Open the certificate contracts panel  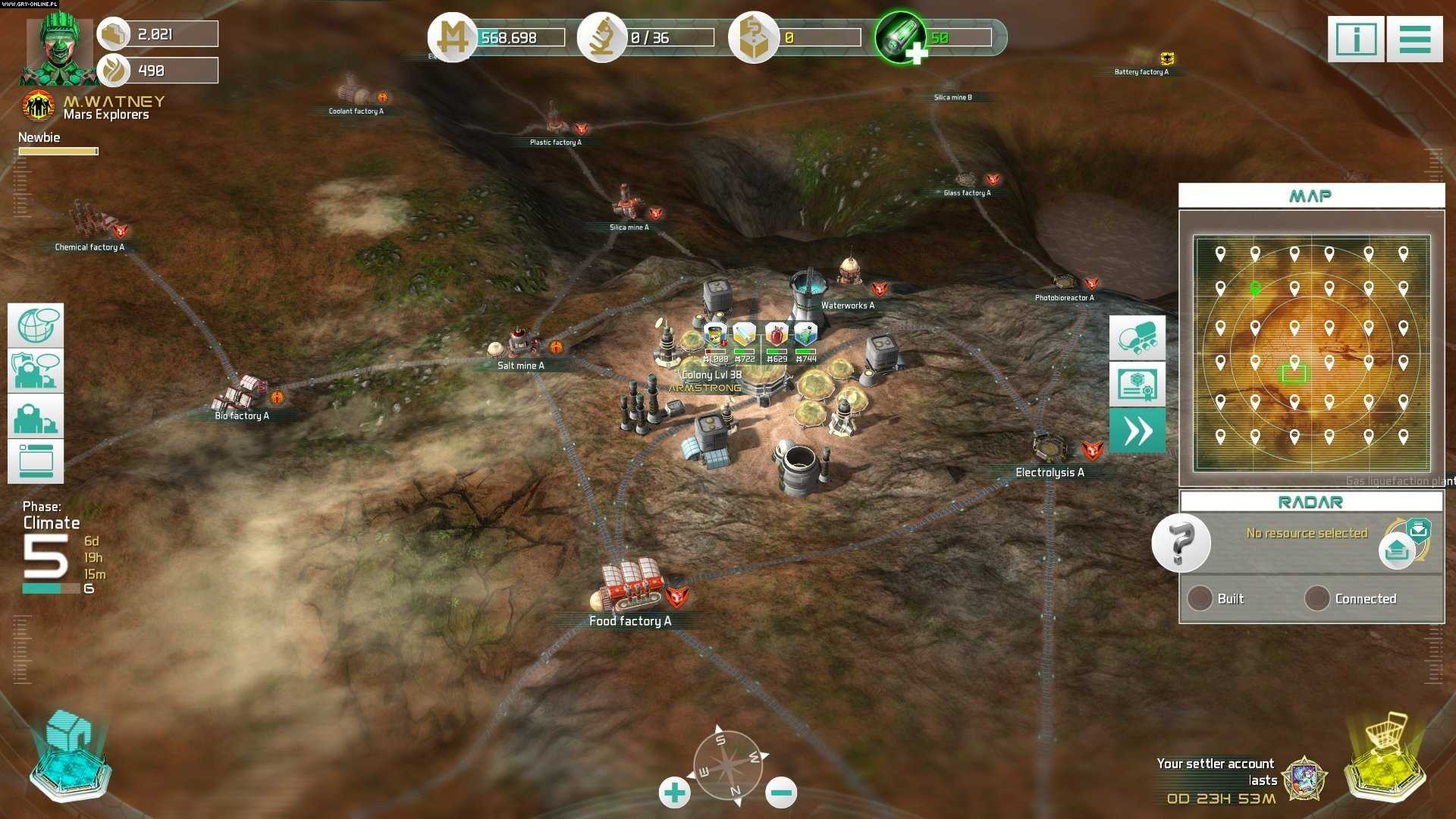pyautogui.click(x=1137, y=384)
